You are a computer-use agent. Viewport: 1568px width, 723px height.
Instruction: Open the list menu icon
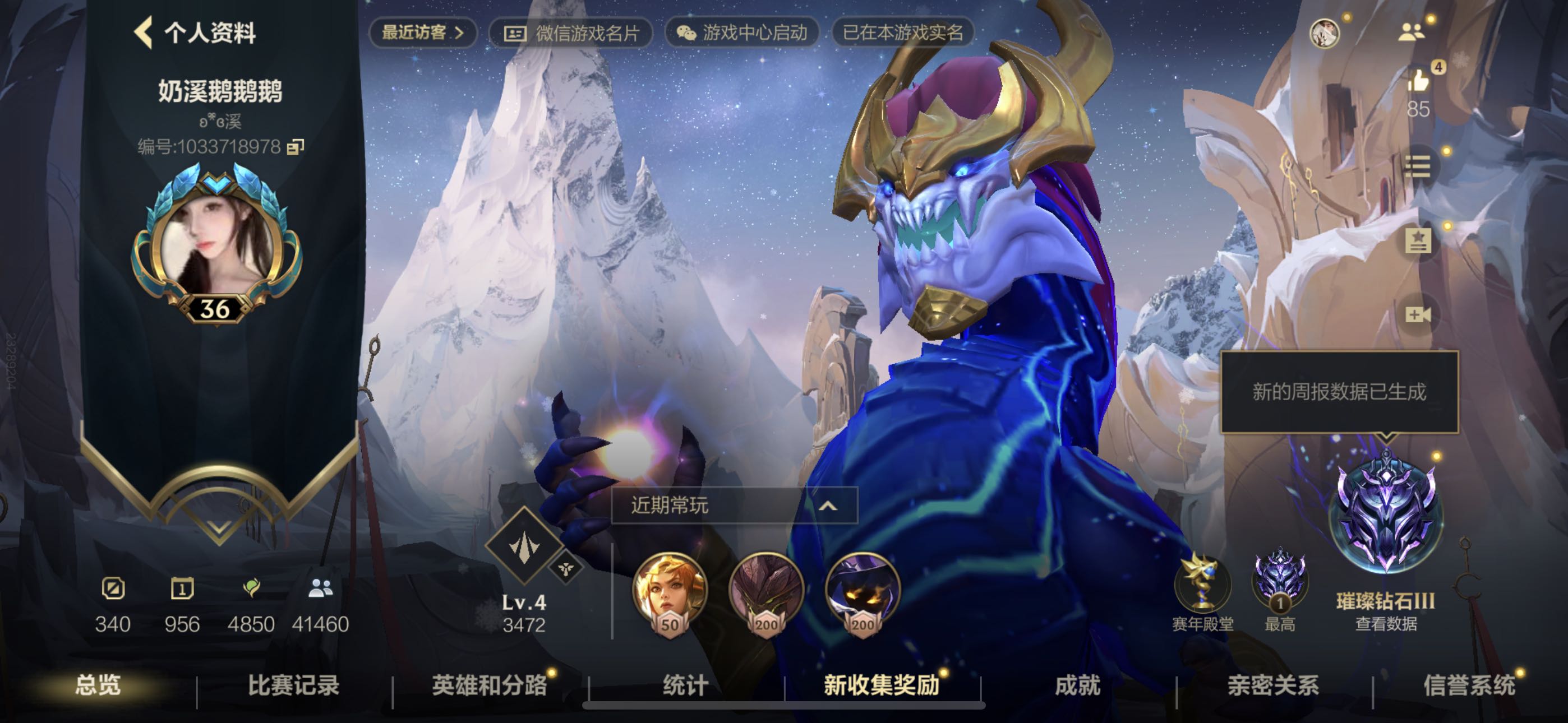click(x=1418, y=166)
